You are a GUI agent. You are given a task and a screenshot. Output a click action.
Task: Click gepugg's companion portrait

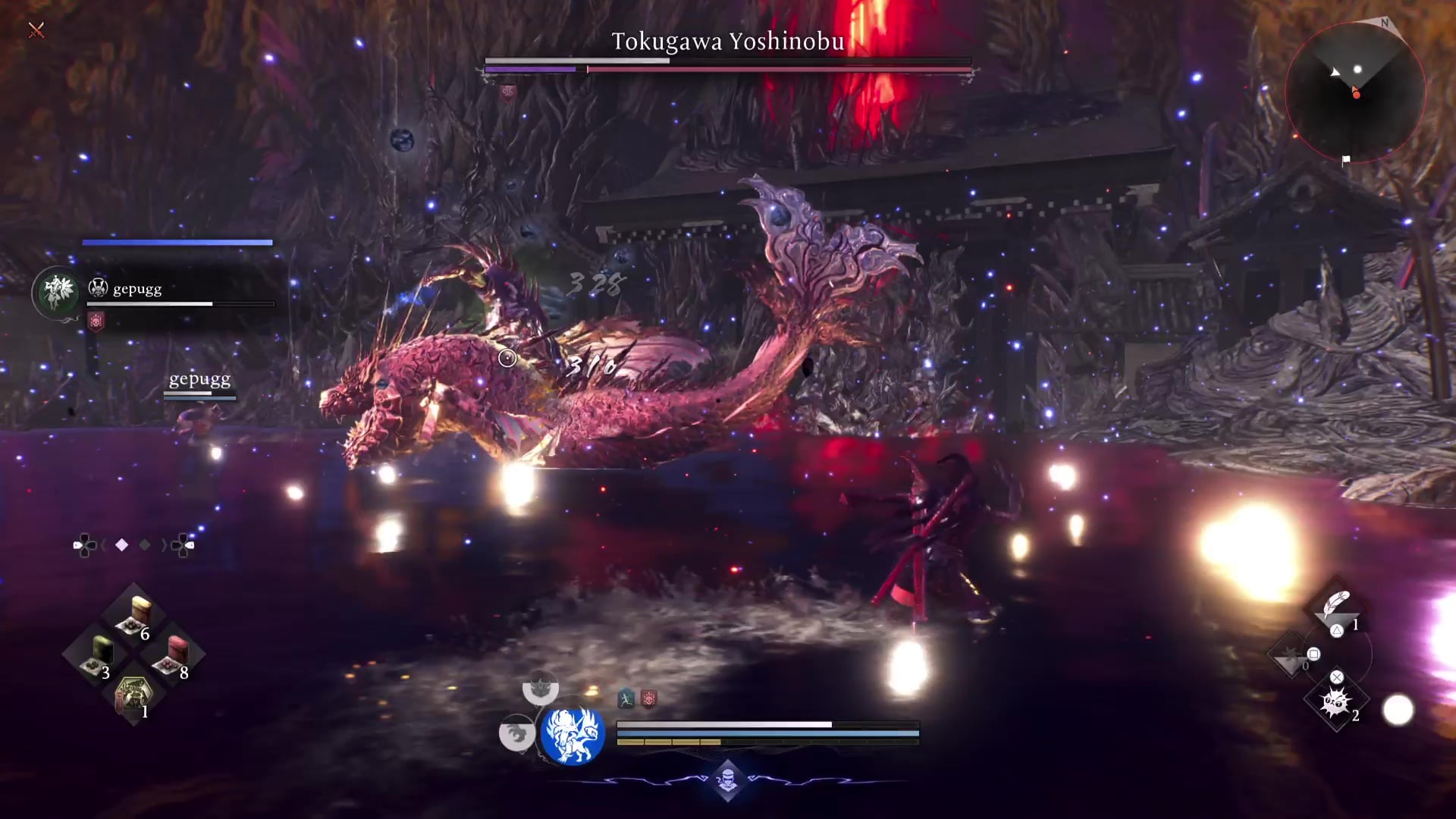click(58, 291)
